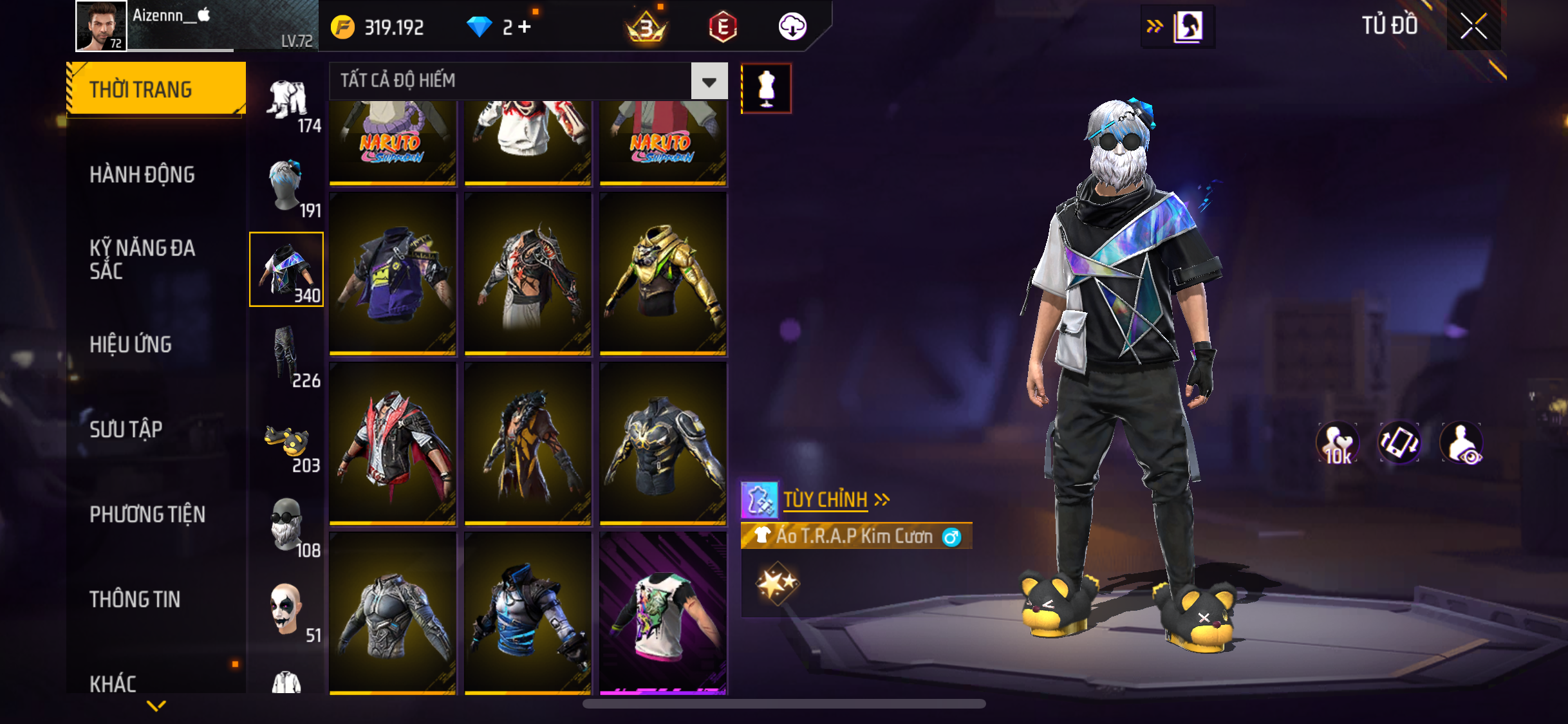
Task: Open the Tất Cả Độ Hiếm rarity dropdown
Action: (x=709, y=81)
